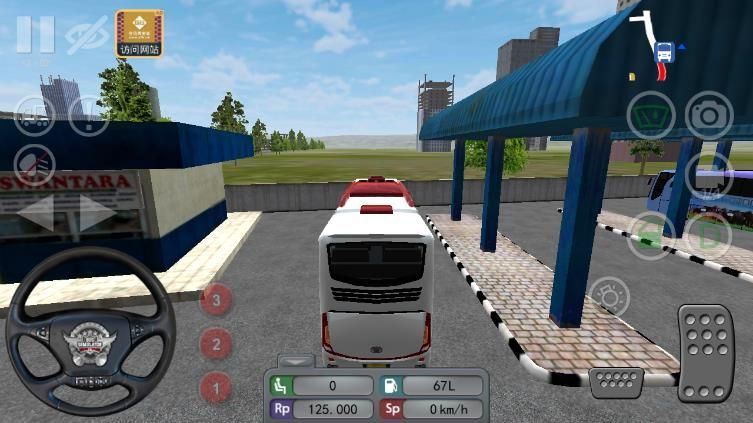Tap the exclamation mark hazard button
The image size is (753, 423).
[89, 115]
